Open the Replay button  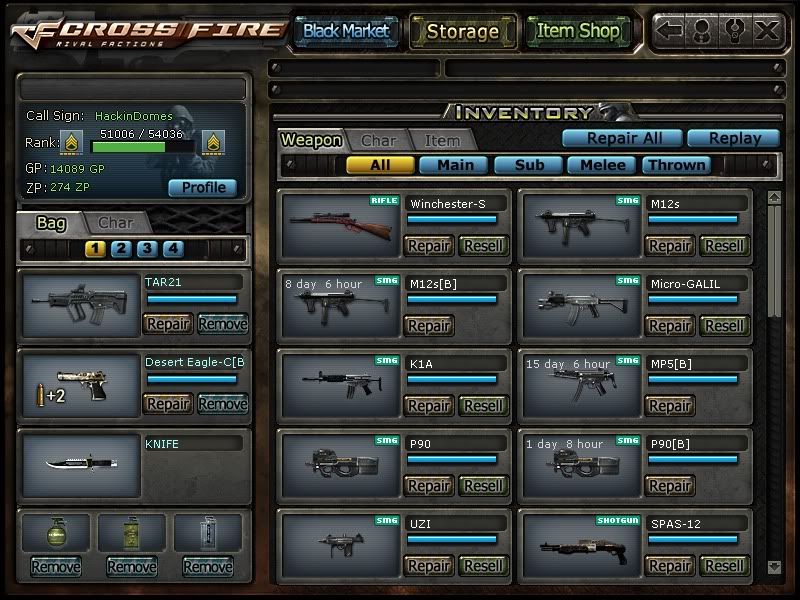coord(735,139)
